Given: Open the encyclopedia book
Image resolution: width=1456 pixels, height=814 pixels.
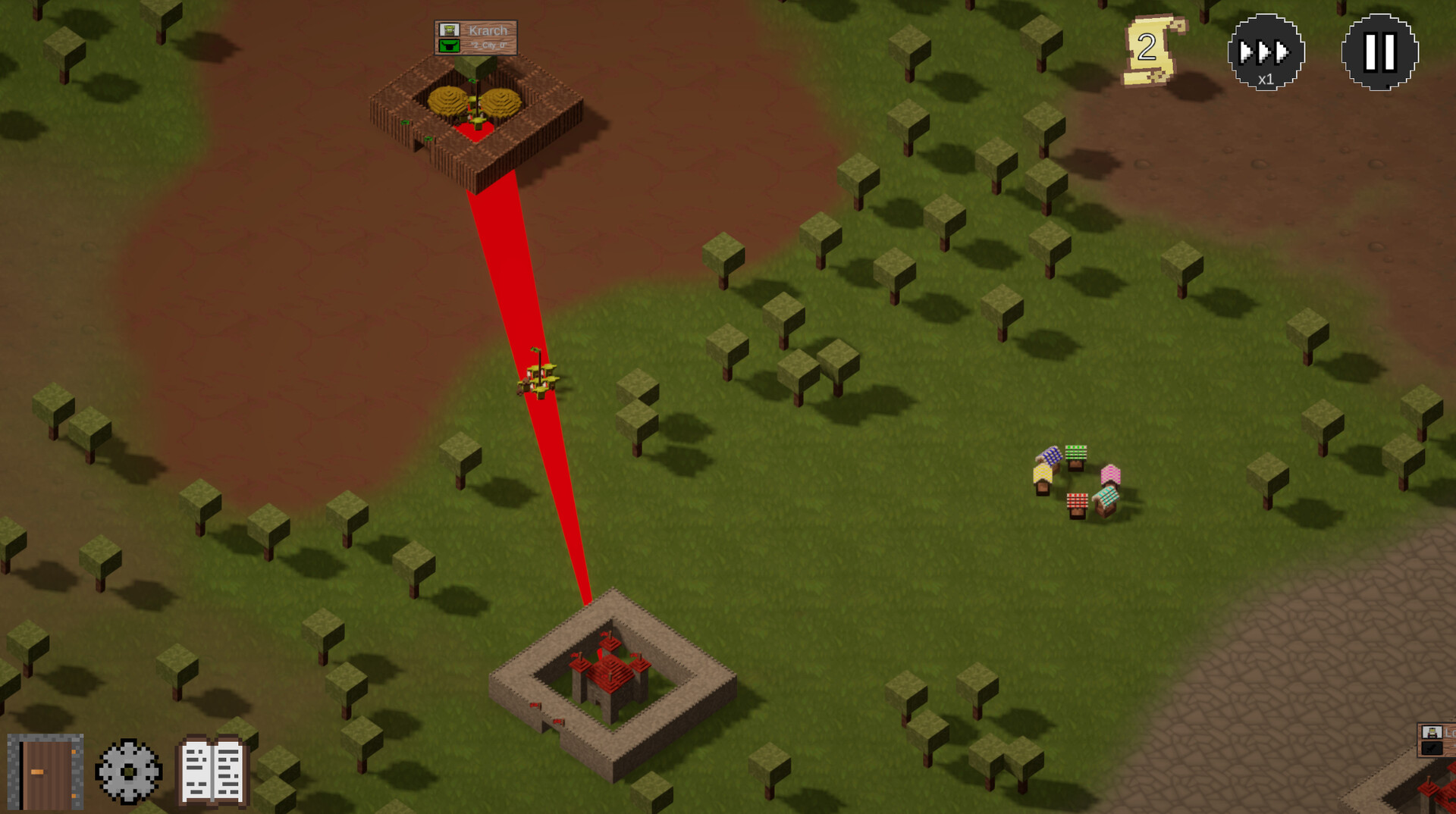Looking at the screenshot, I should click(x=210, y=769).
